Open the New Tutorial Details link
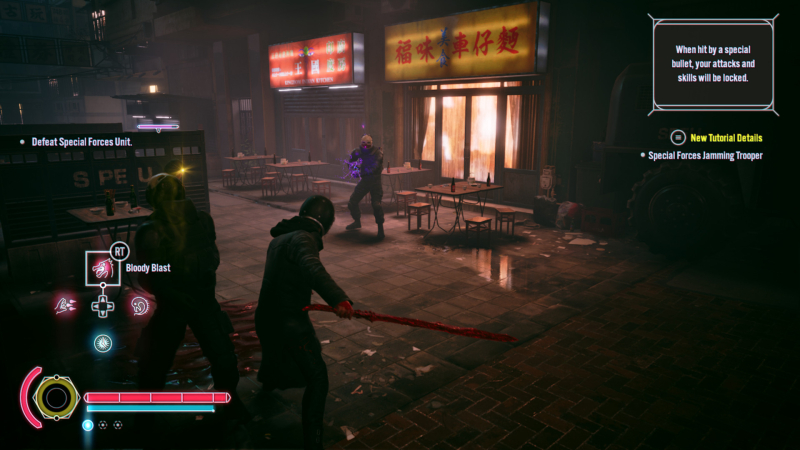Image resolution: width=800 pixels, height=450 pixels. 726,137
